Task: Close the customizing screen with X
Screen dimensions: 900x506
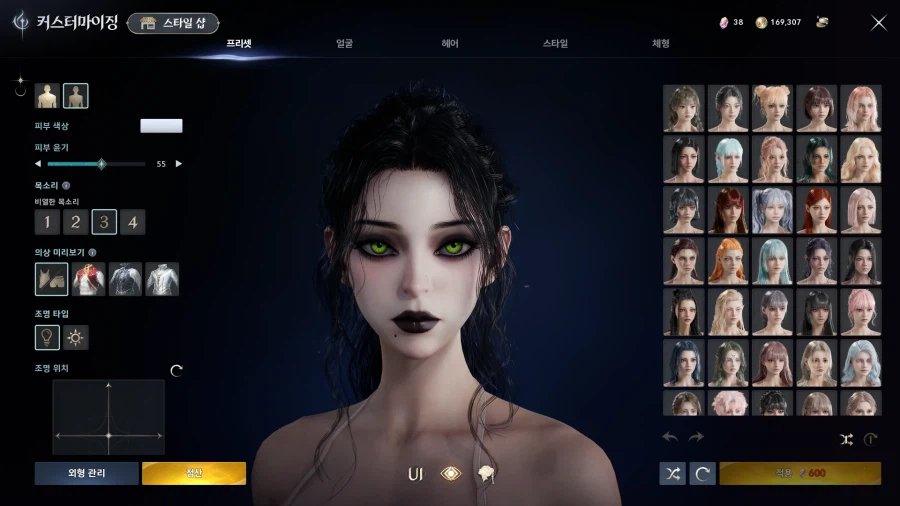Action: (878, 23)
